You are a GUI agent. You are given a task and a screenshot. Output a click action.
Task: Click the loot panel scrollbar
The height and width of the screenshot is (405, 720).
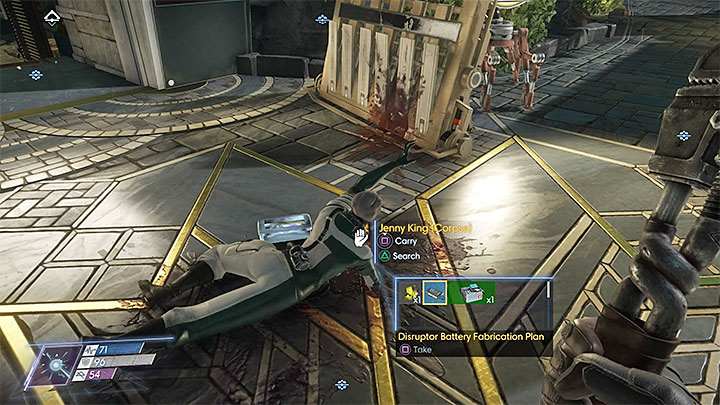click(x=550, y=294)
